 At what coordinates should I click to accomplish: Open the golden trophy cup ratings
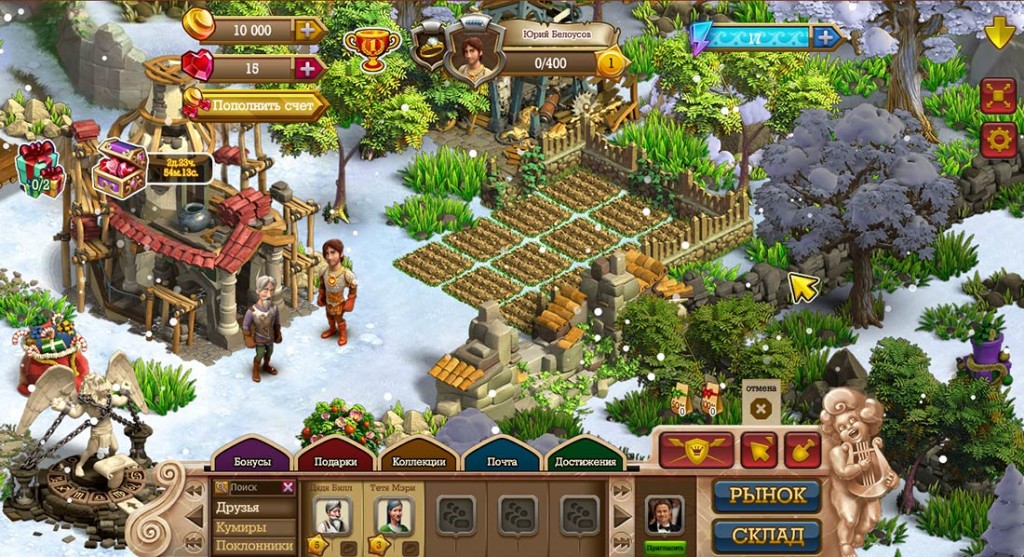(371, 45)
